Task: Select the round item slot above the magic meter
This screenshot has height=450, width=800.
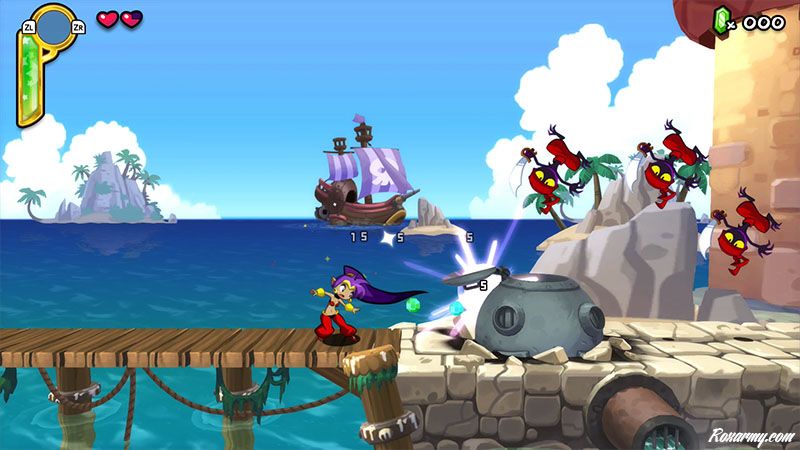Action: coord(53,26)
